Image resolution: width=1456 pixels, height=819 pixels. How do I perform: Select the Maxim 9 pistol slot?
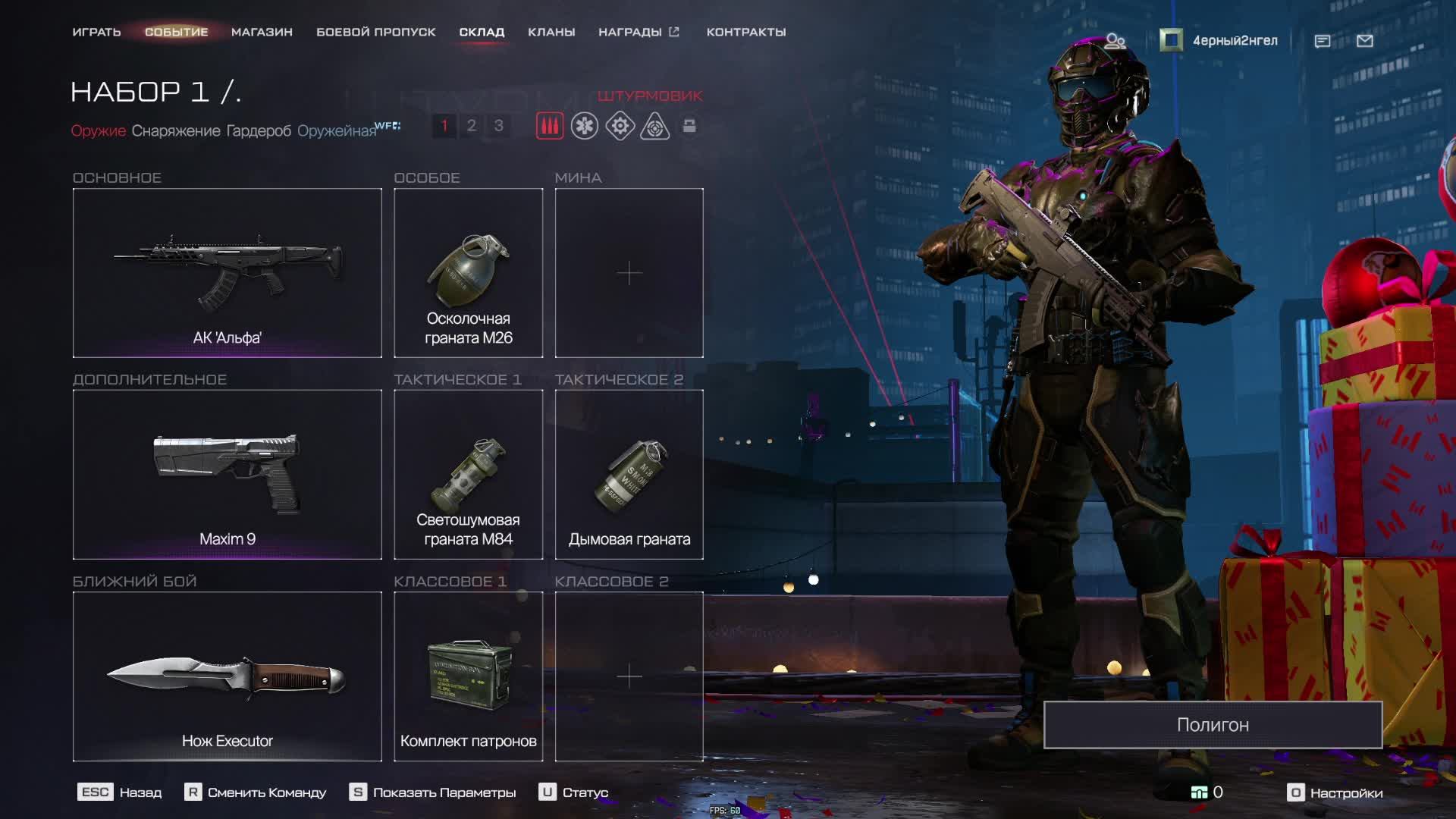(x=227, y=475)
